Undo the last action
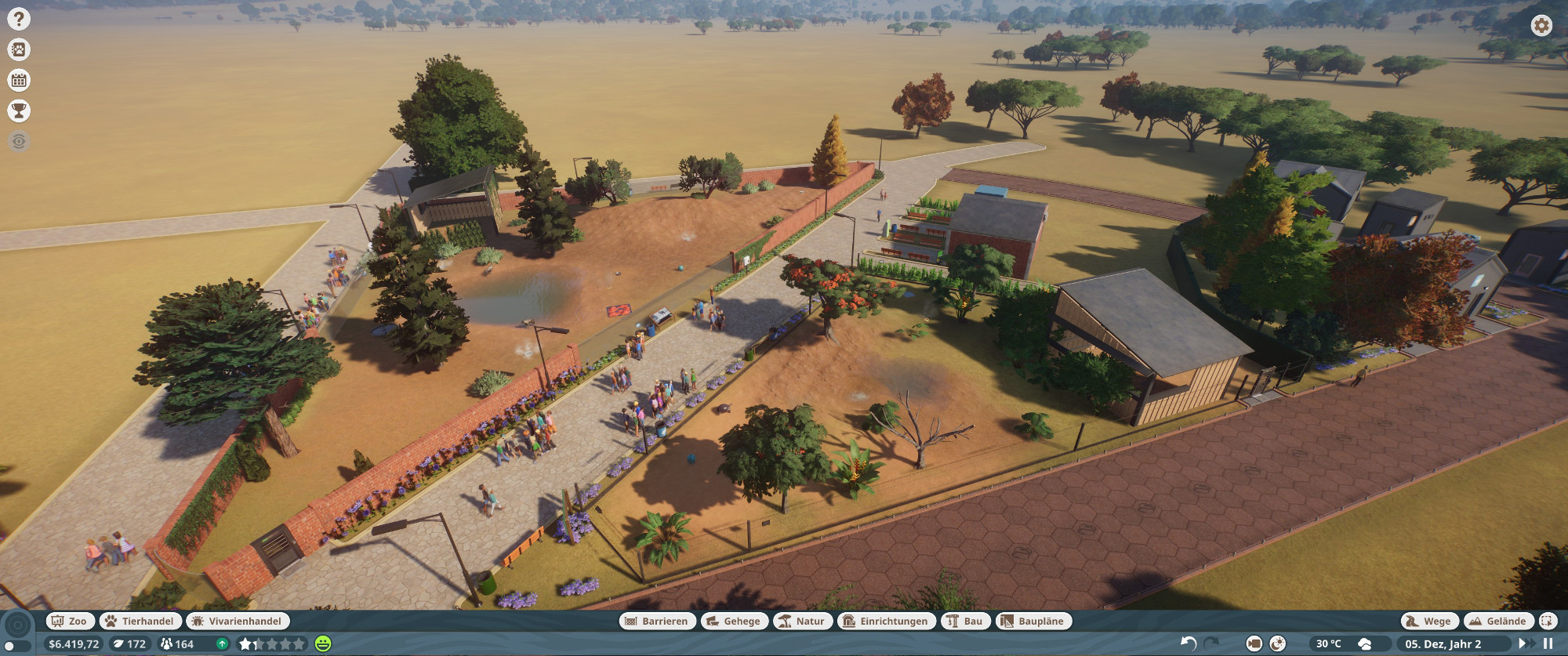 coord(1189,643)
